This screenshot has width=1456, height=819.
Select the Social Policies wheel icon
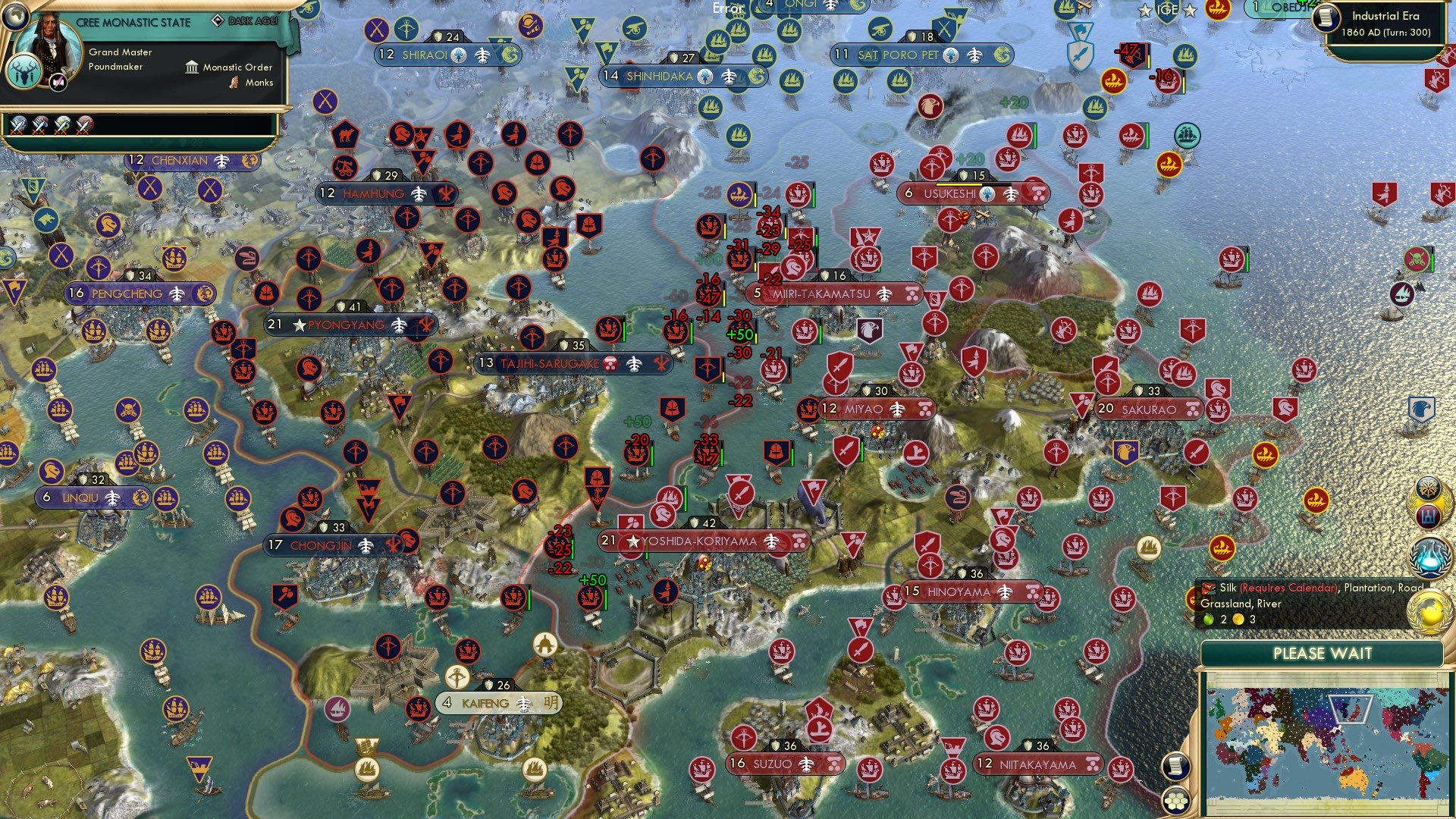[1428, 487]
